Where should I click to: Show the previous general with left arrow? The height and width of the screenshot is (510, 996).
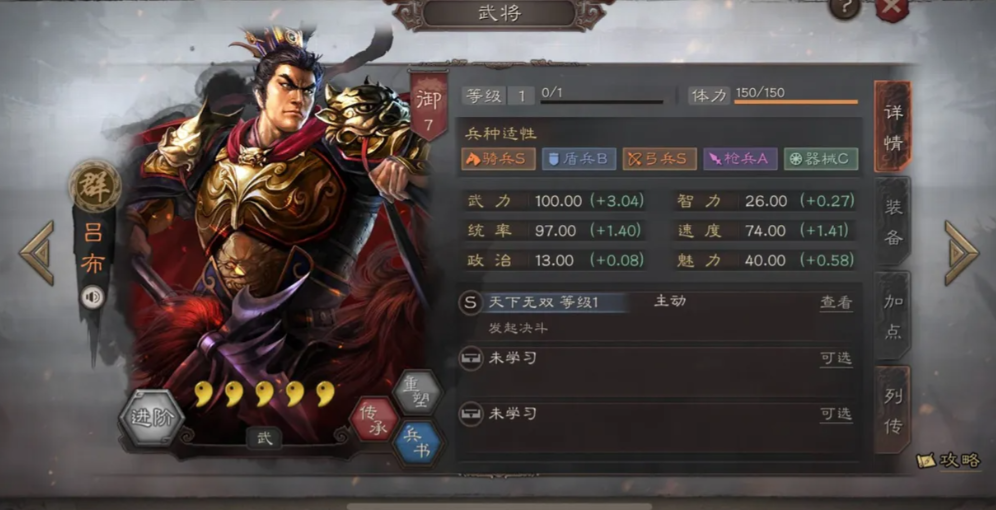37,253
